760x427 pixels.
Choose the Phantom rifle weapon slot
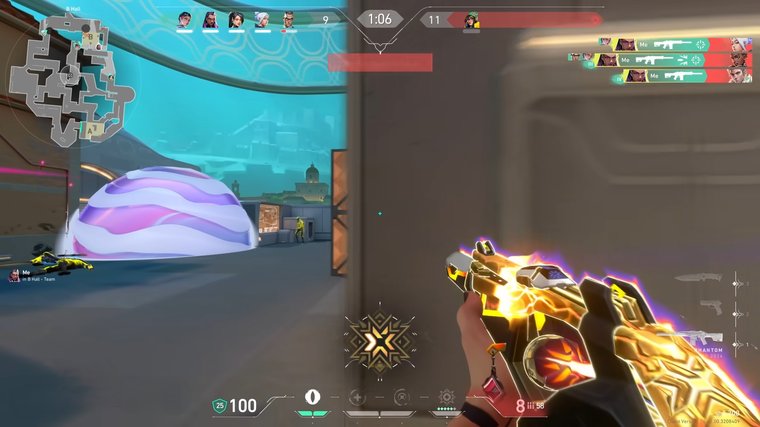click(x=706, y=340)
